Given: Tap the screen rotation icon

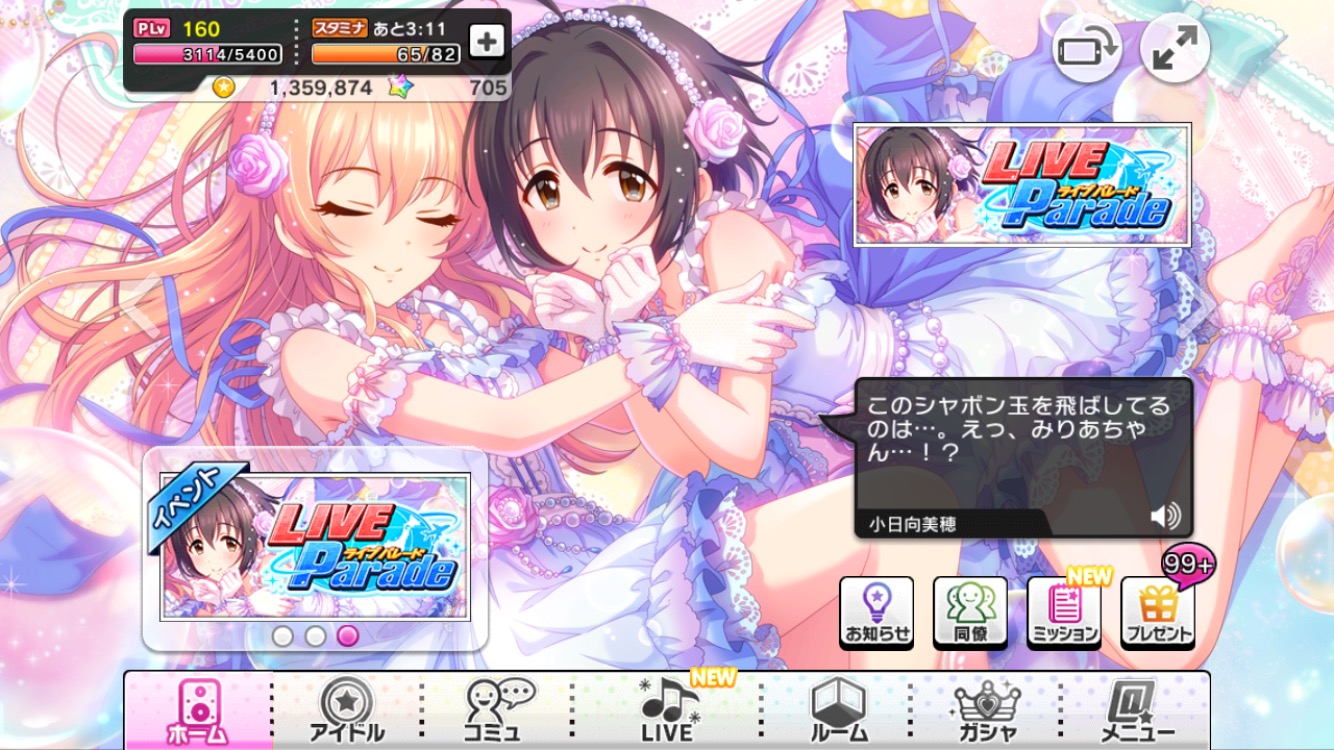Looking at the screenshot, I should pos(1086,50).
